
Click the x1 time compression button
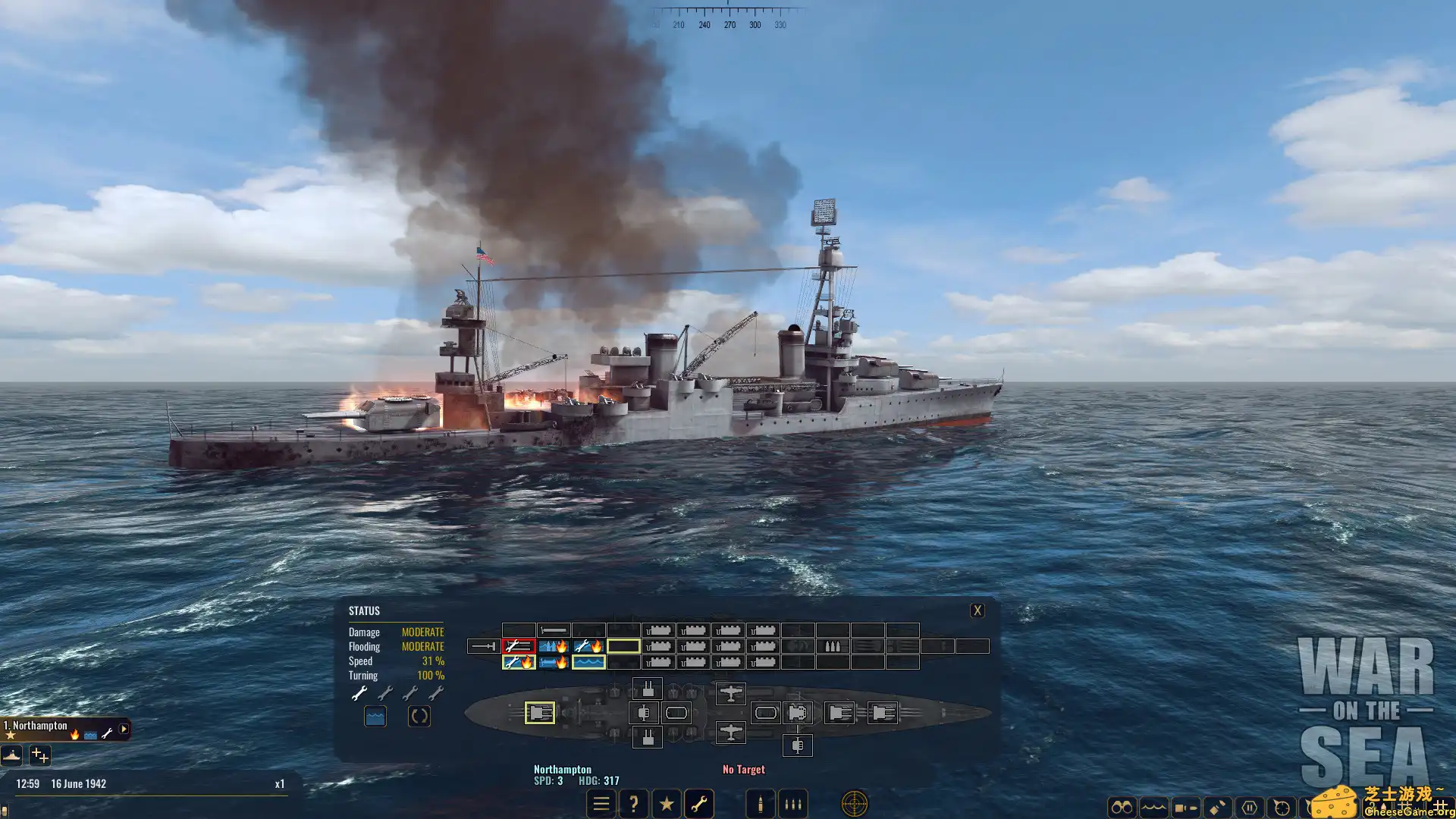pos(280,783)
